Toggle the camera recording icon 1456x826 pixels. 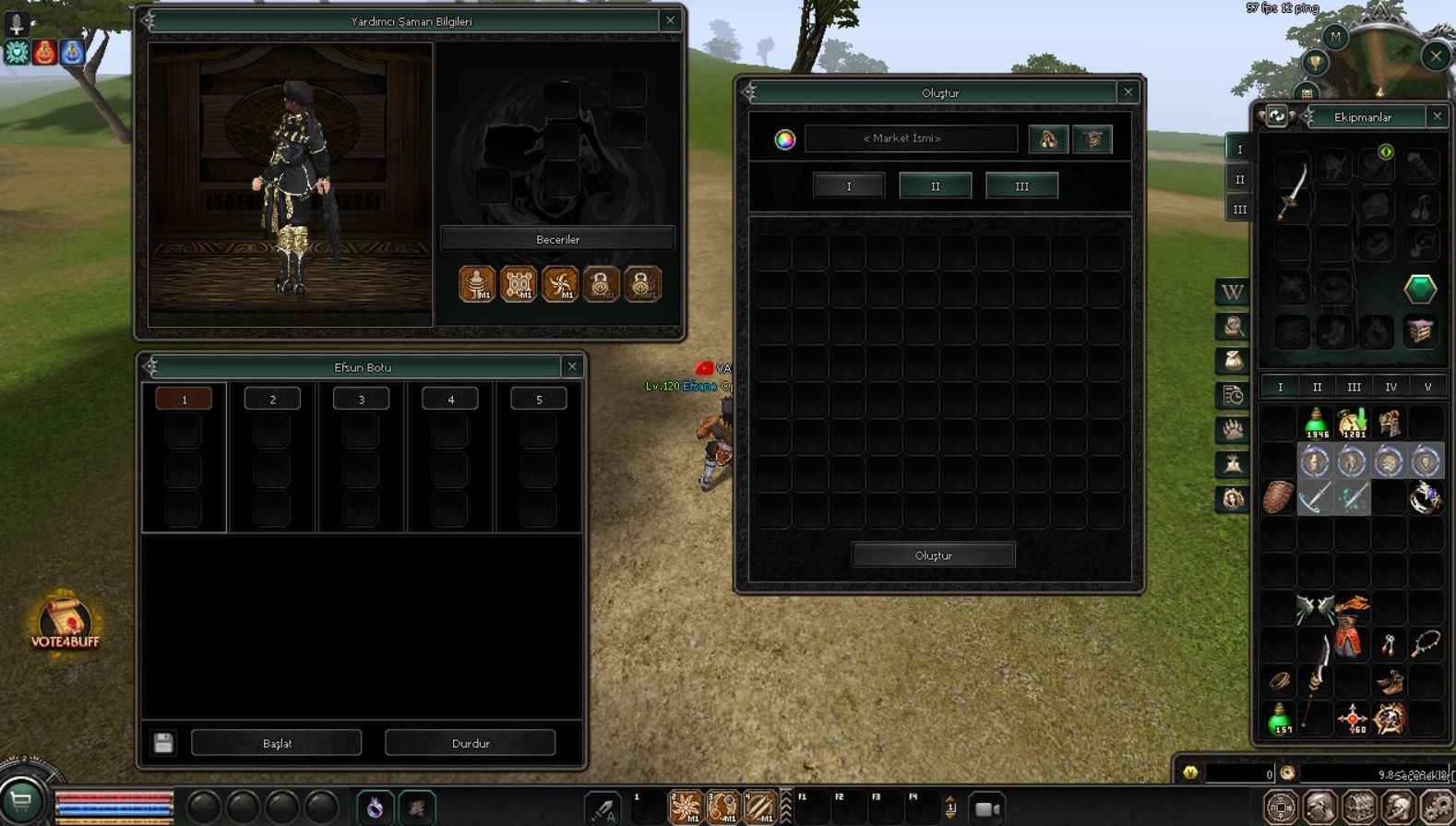[987, 808]
